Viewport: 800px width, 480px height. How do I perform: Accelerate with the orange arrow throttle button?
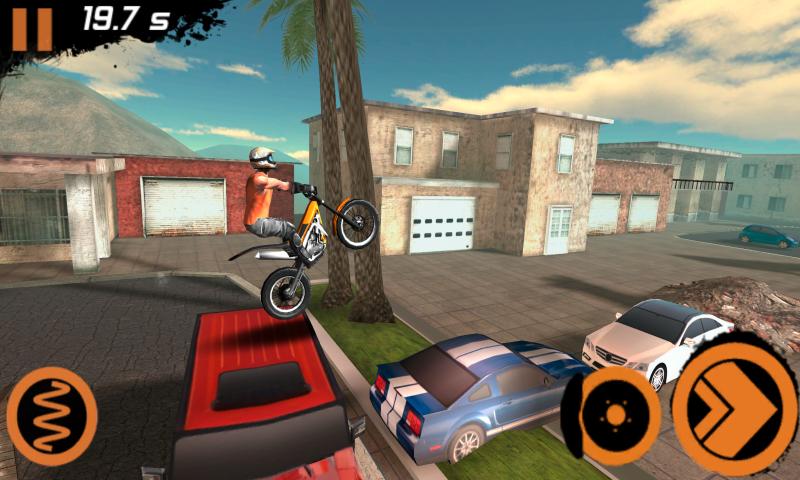click(733, 403)
